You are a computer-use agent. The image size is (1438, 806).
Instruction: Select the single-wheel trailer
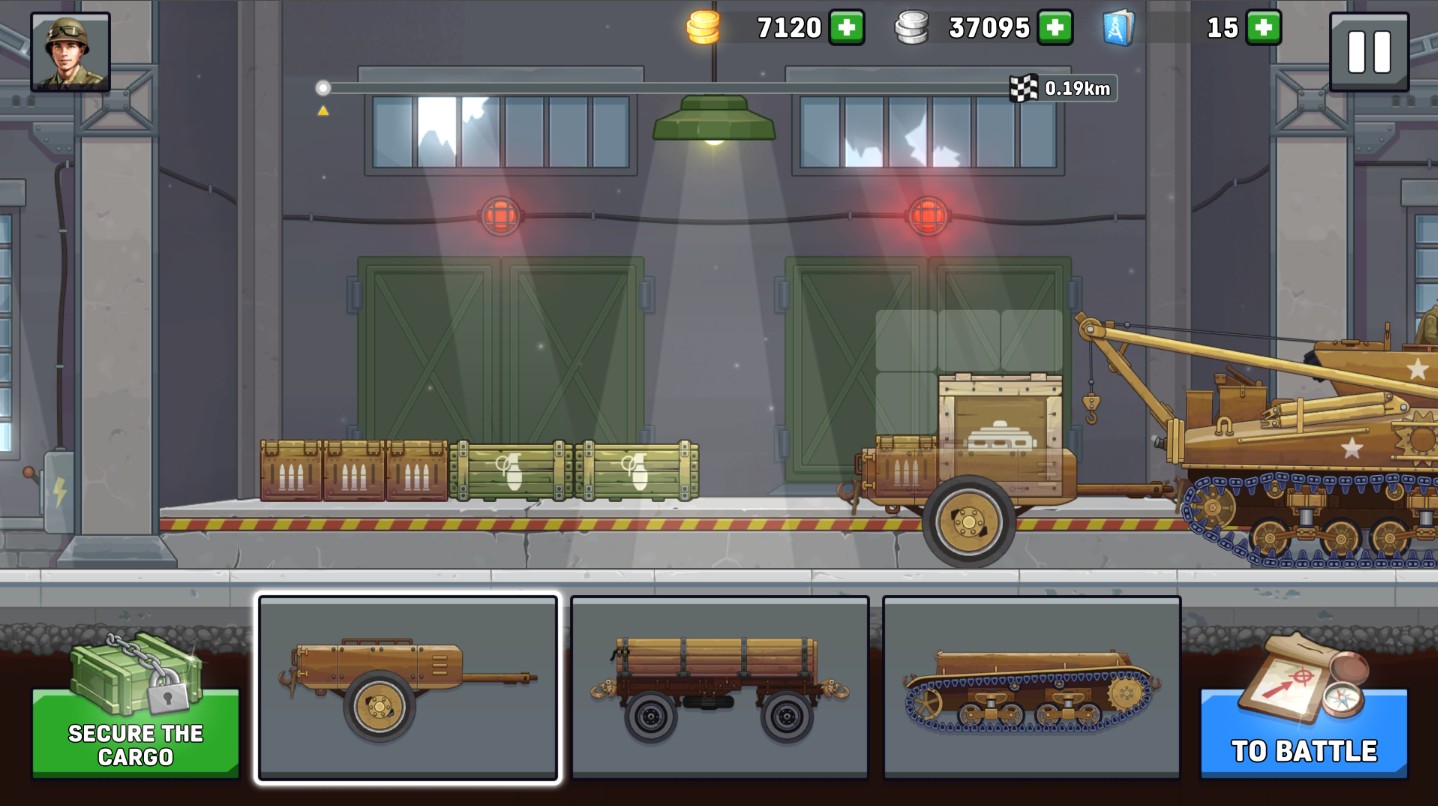click(x=408, y=688)
